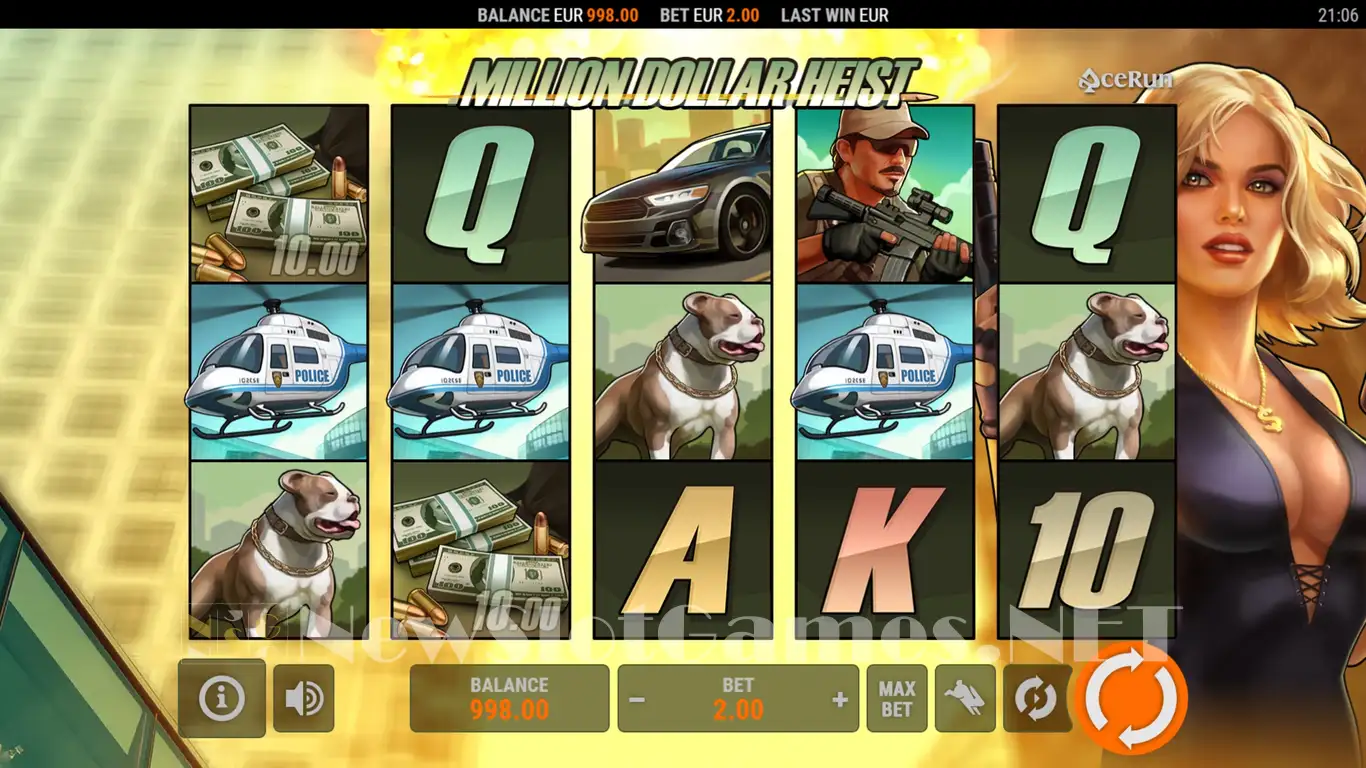
Task: Open the game info panel
Action: click(222, 698)
